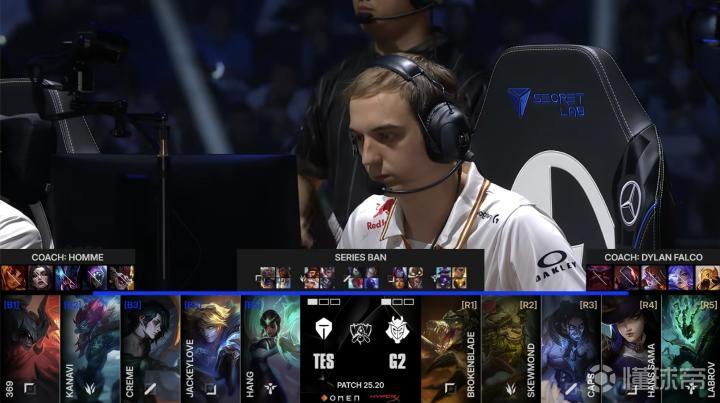
Task: Click the TES team logo
Action: tap(323, 331)
